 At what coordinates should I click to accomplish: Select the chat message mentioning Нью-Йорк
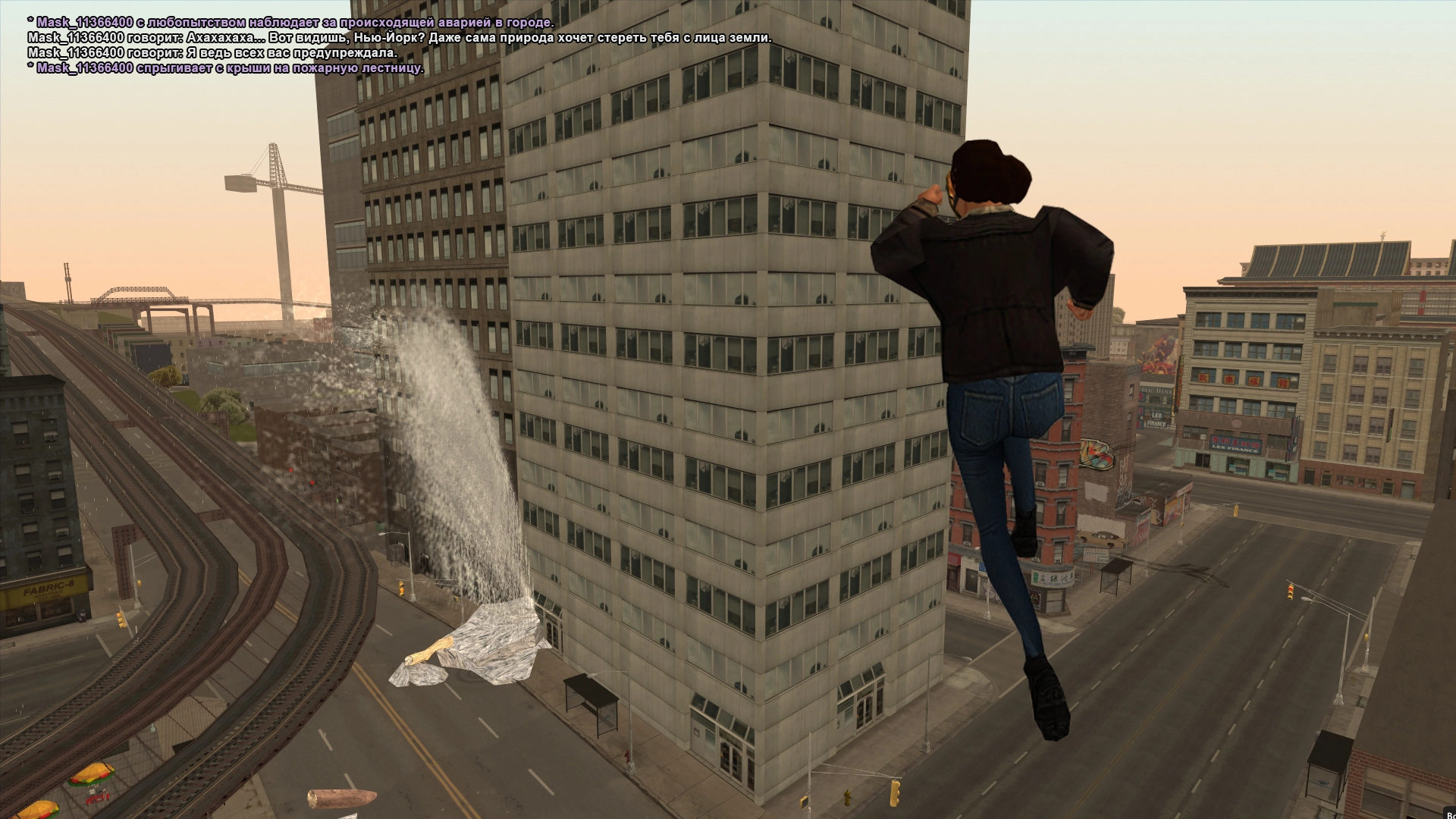pos(399,38)
